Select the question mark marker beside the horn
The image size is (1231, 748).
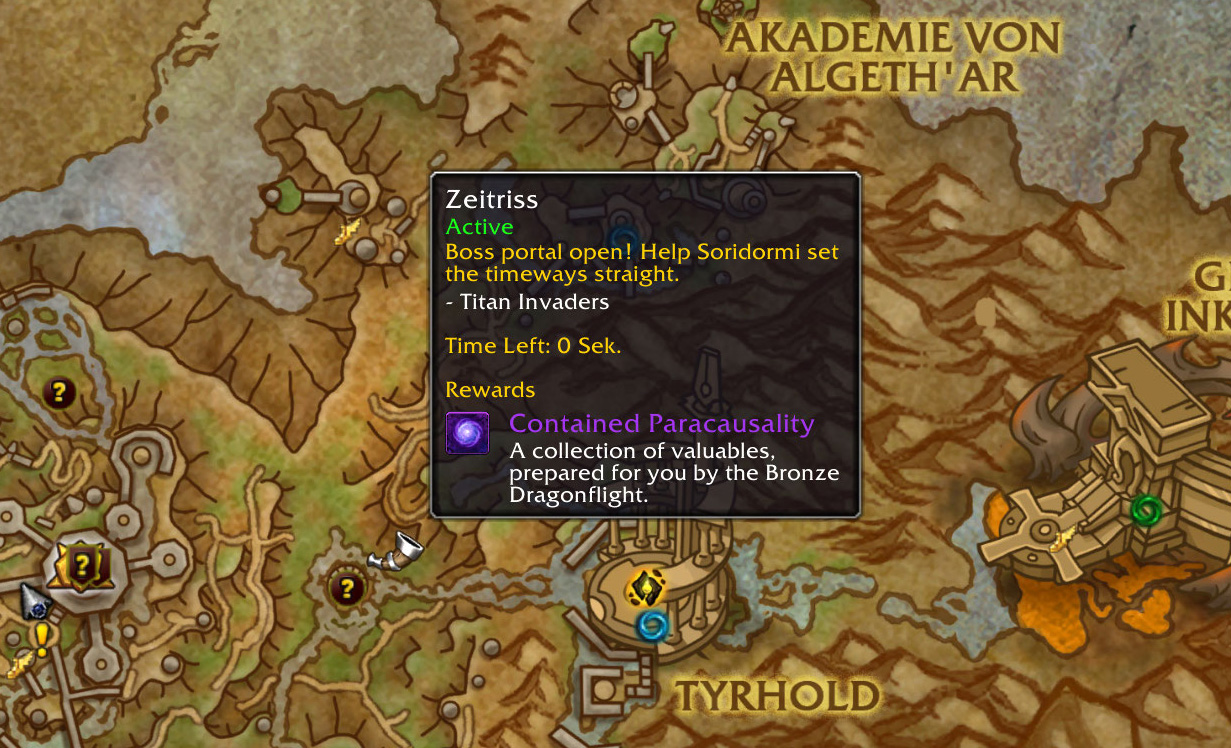(347, 588)
